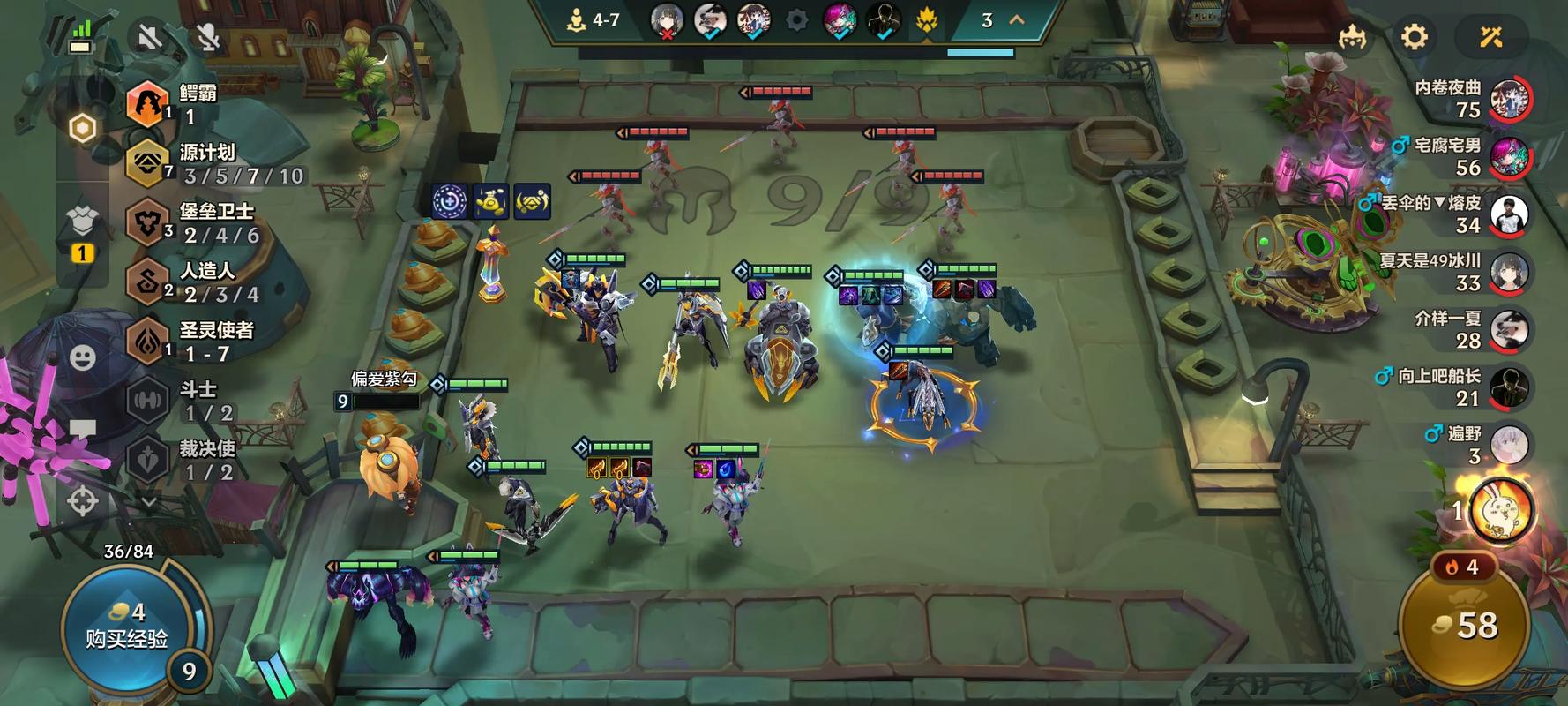Open the chat speech bubble

[x=83, y=430]
